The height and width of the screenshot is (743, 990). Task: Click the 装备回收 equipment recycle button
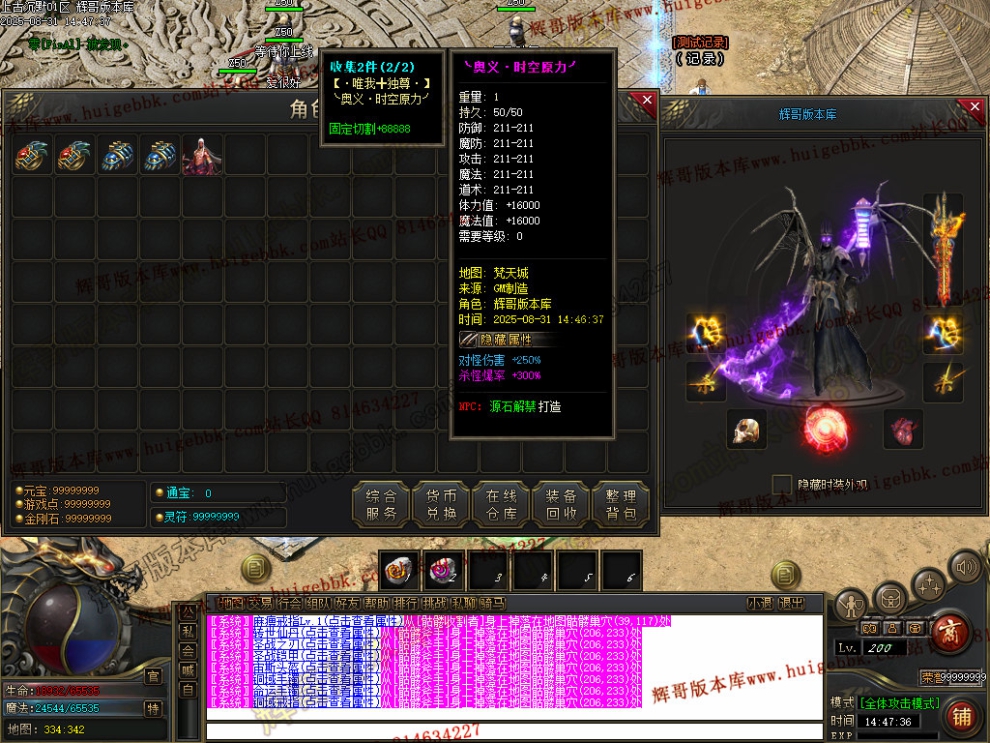click(560, 505)
